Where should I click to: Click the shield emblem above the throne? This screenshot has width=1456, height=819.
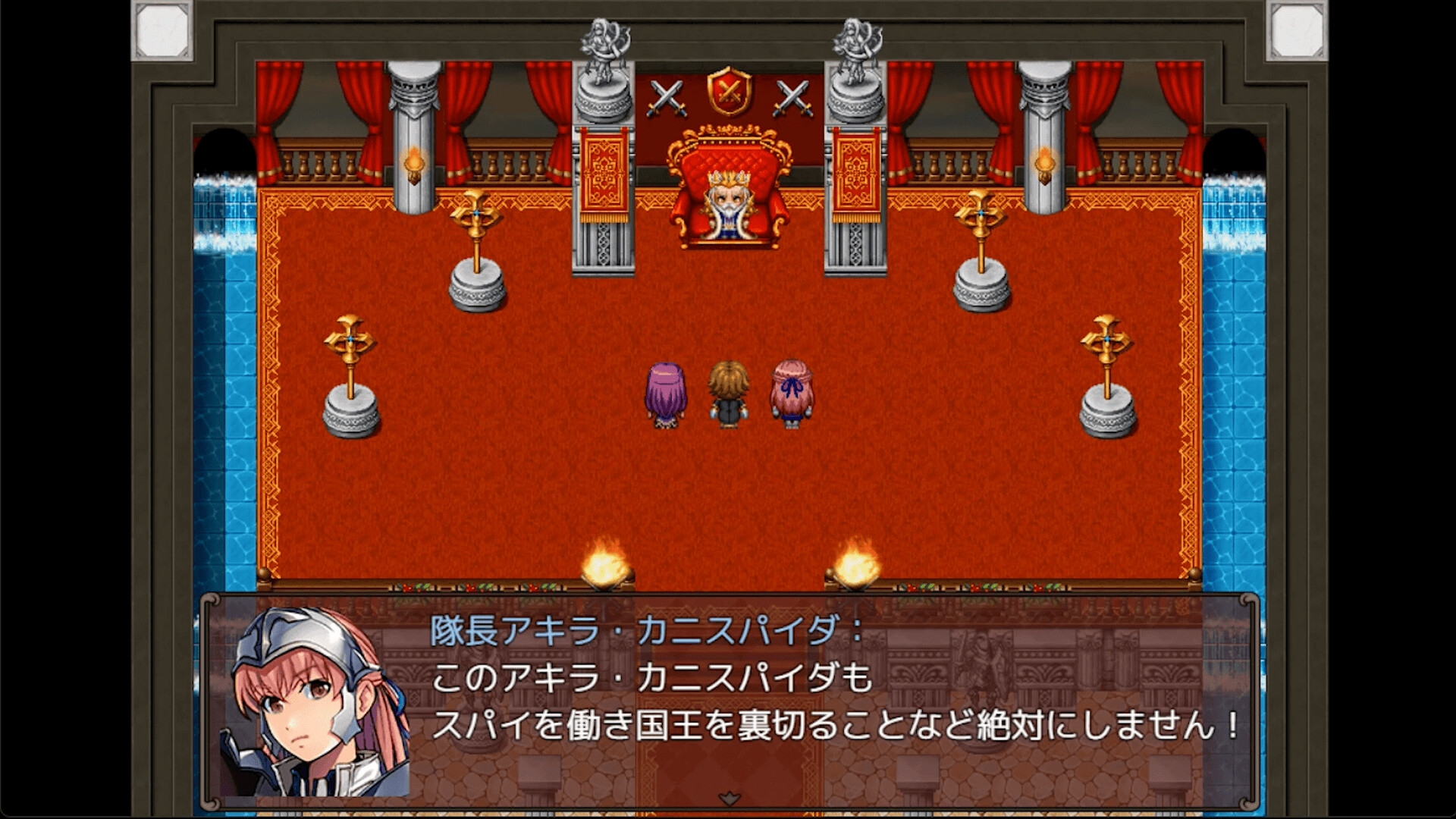[x=729, y=95]
